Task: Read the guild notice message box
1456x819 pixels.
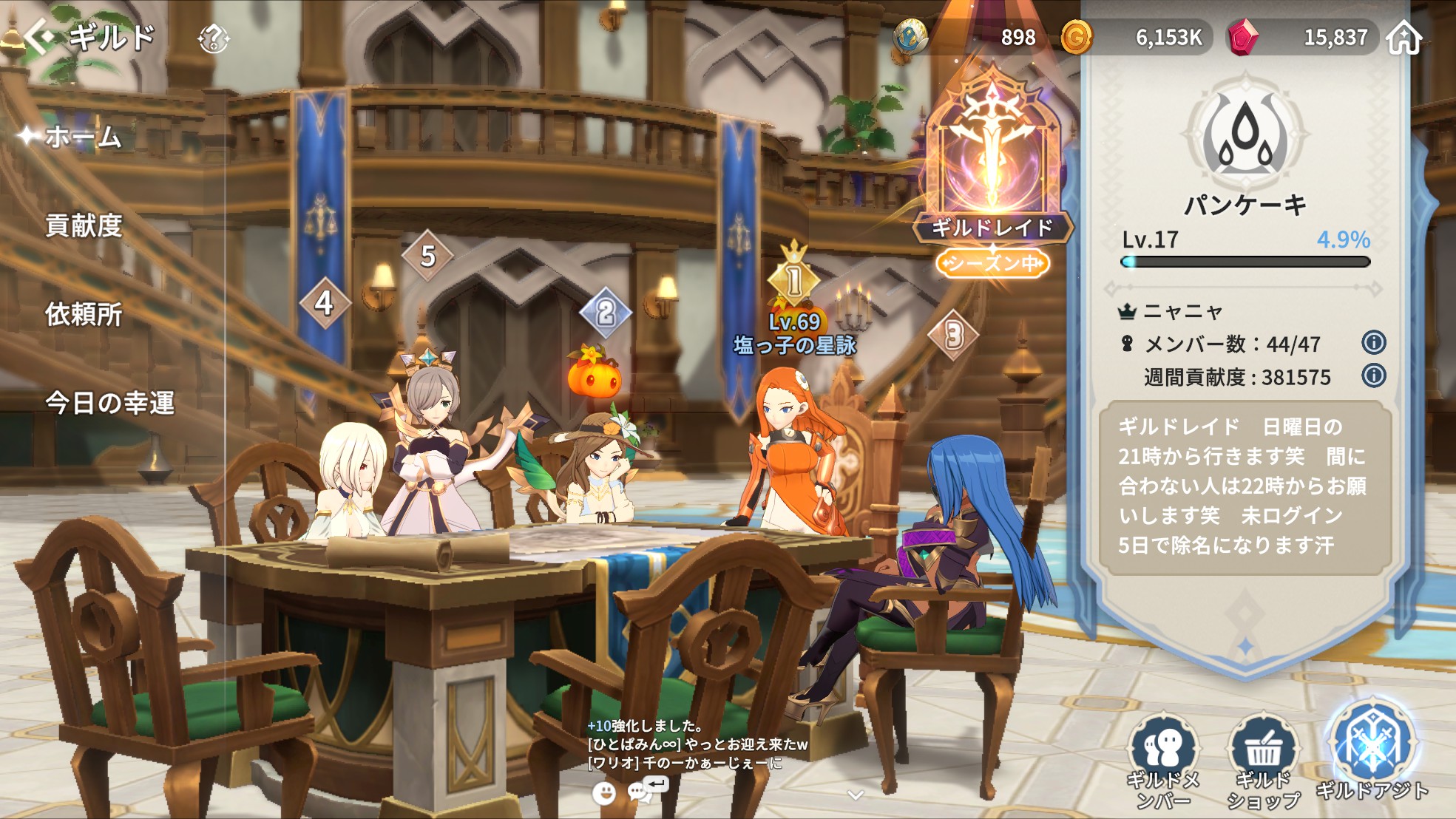Action: pos(1244,486)
